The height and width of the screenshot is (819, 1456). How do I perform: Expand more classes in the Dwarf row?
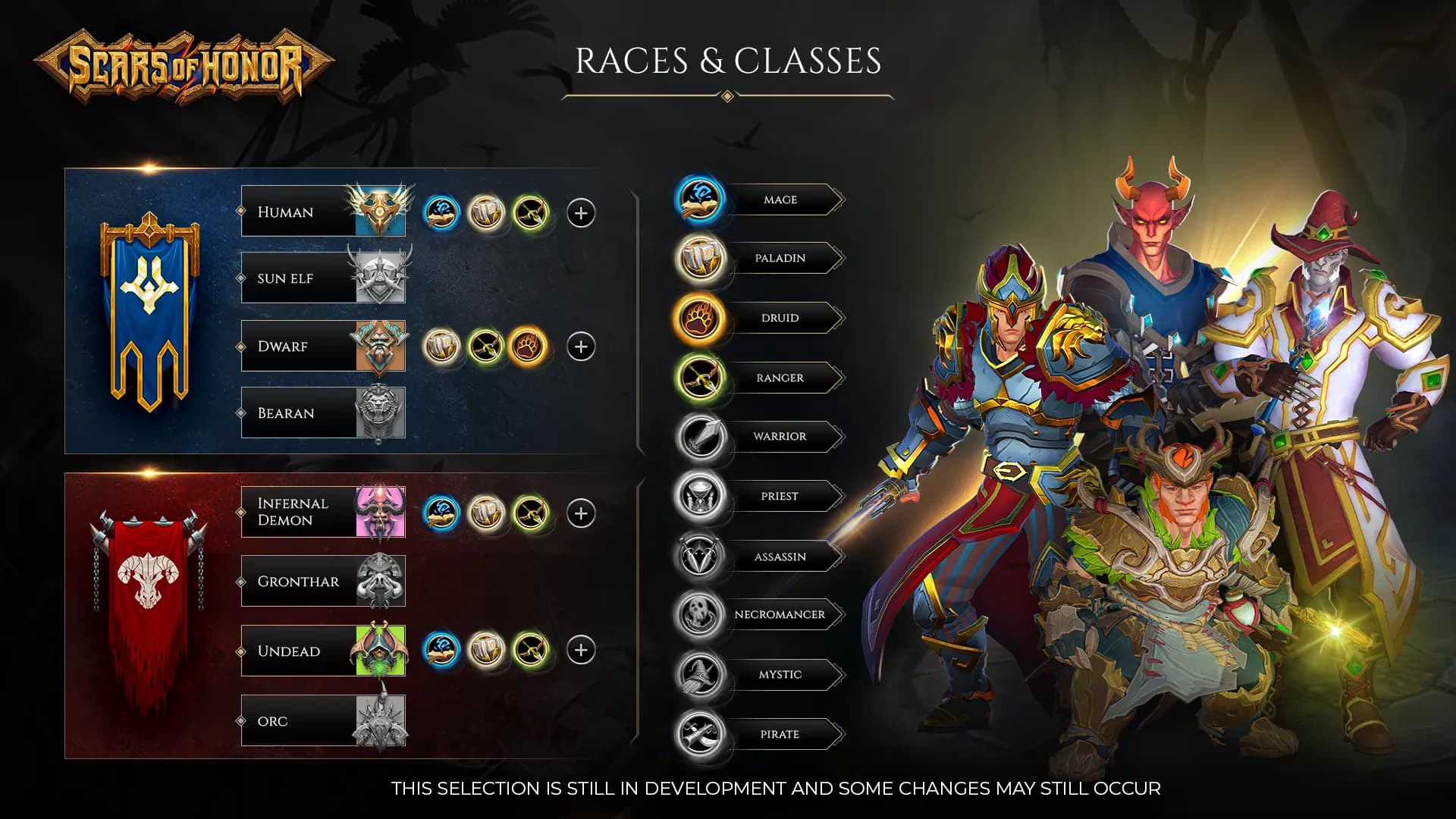580,347
